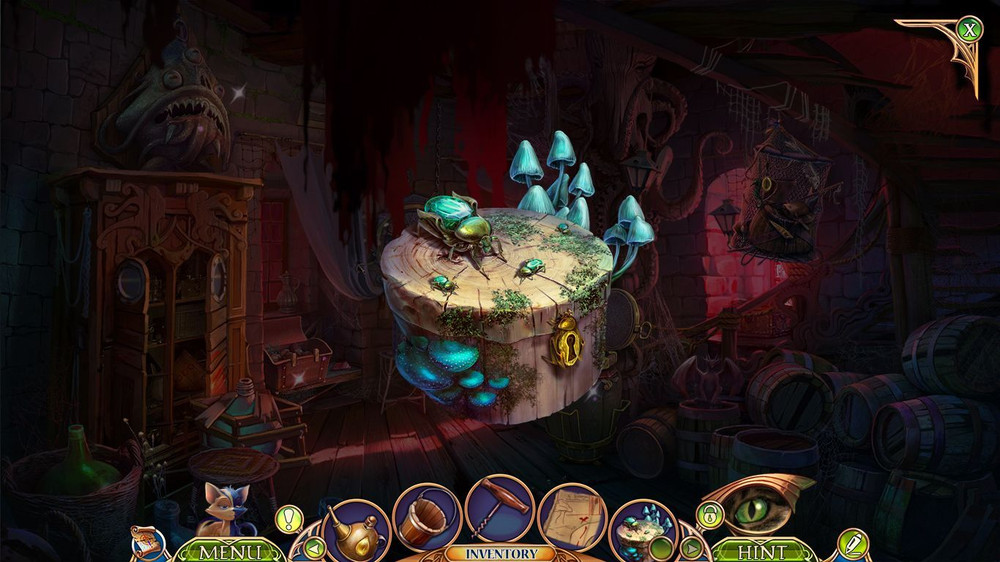This screenshot has height=562, width=1000.
Task: Click the Inventory label bar
Action: coord(499,553)
